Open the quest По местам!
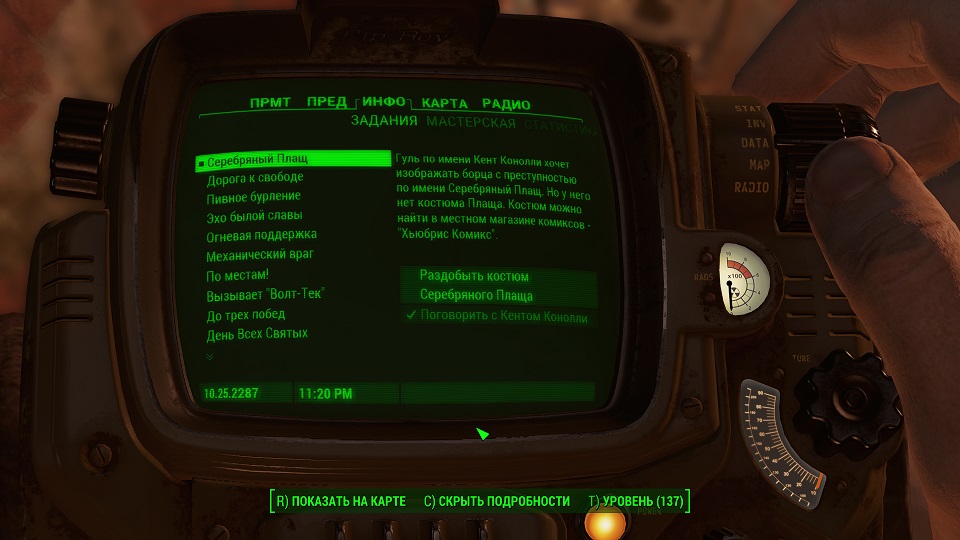The image size is (960, 540). click(238, 274)
